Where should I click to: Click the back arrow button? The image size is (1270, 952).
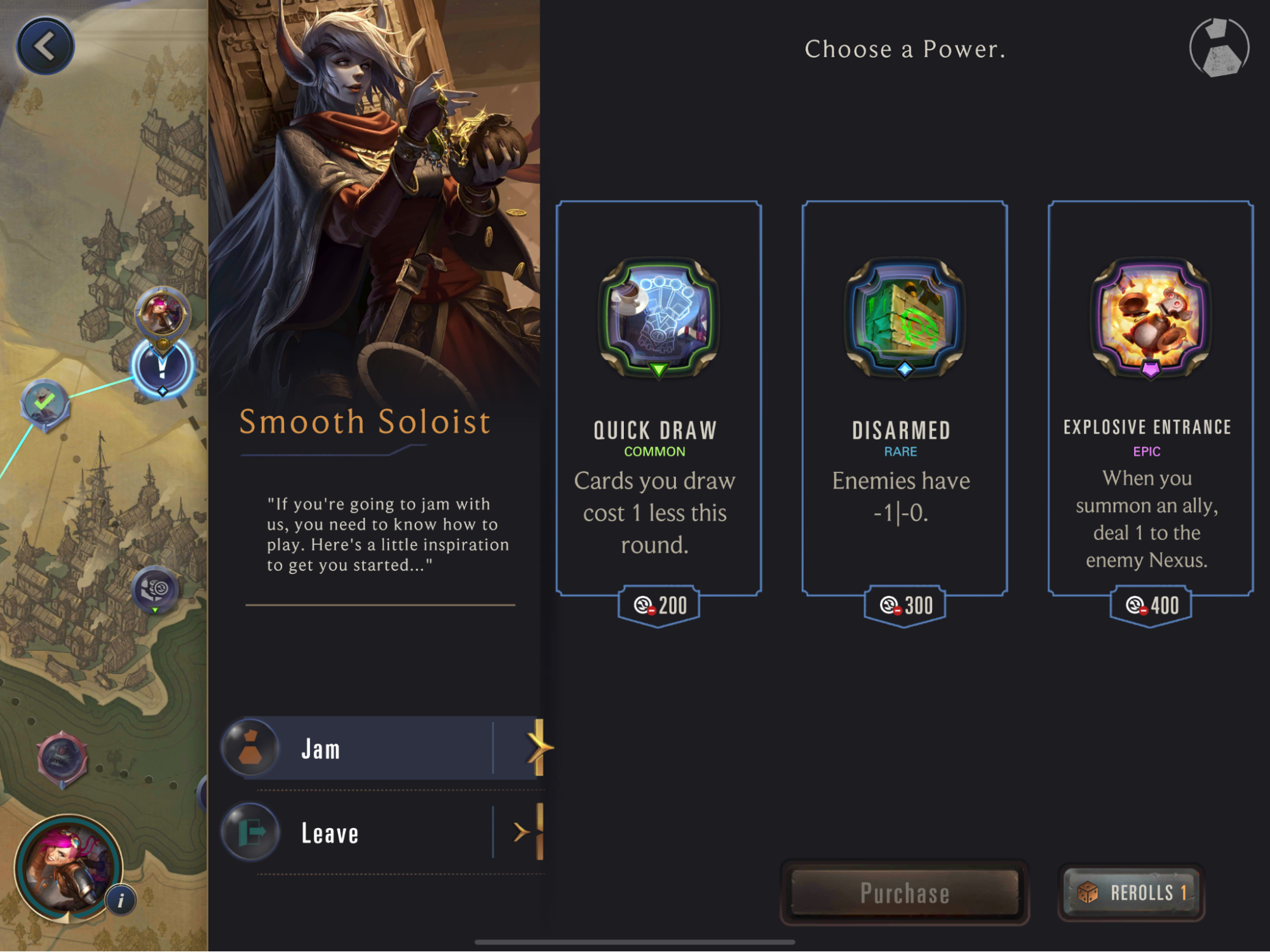[45, 46]
